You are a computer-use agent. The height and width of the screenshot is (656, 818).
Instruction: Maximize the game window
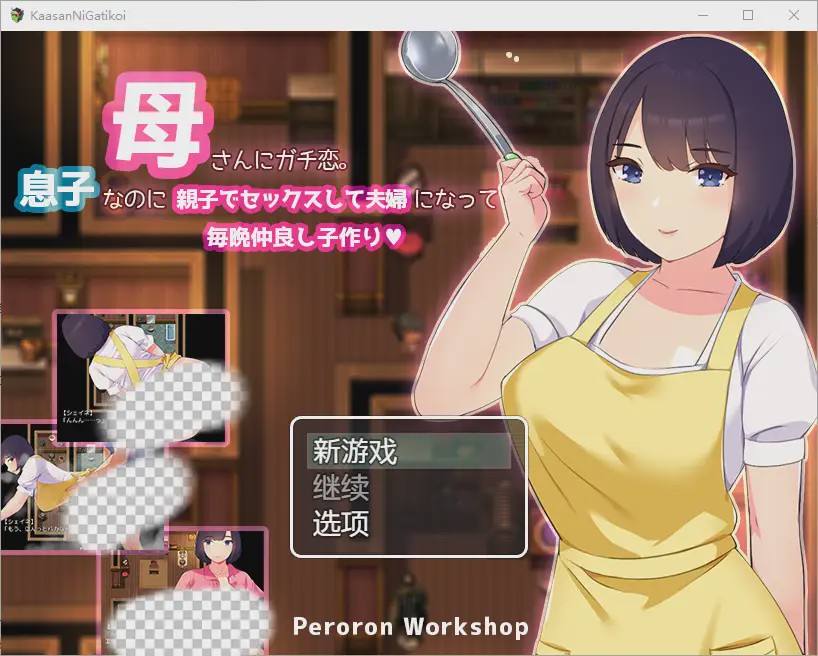click(x=747, y=16)
